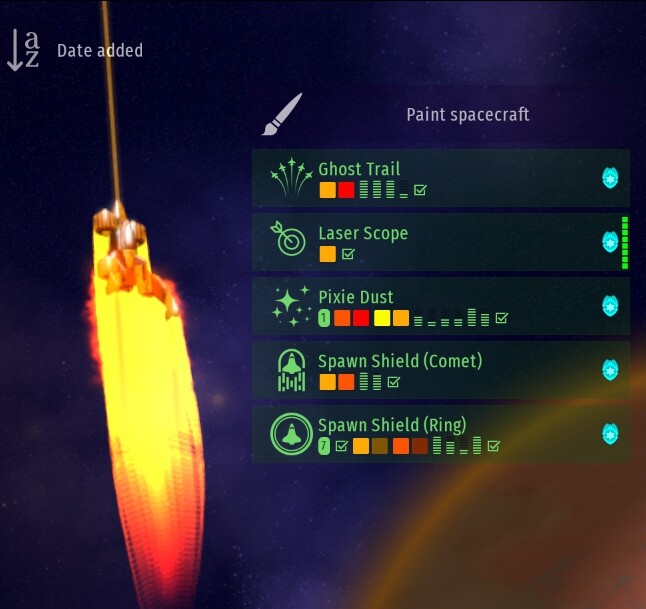Click the paintbrush Paint spacecraft icon
This screenshot has height=609, width=646.
[281, 115]
